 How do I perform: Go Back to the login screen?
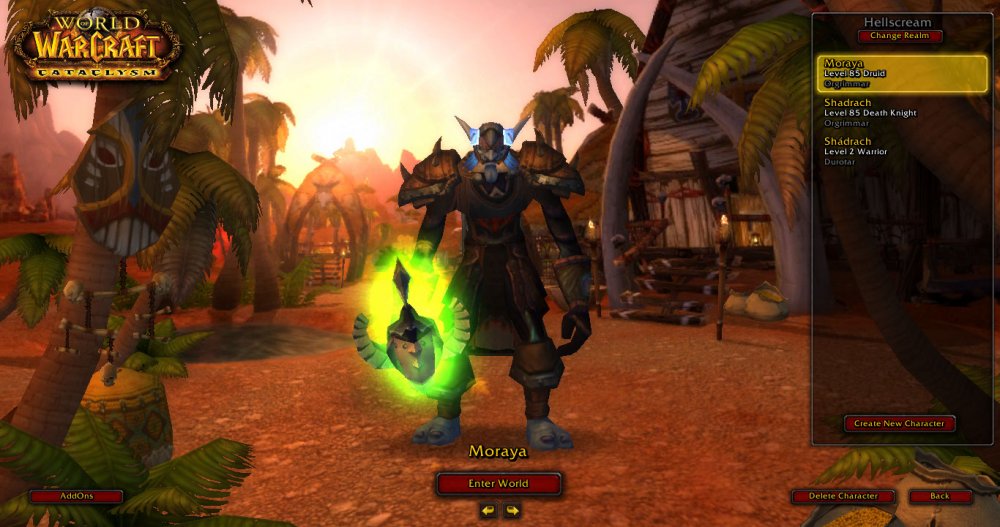[x=940, y=496]
